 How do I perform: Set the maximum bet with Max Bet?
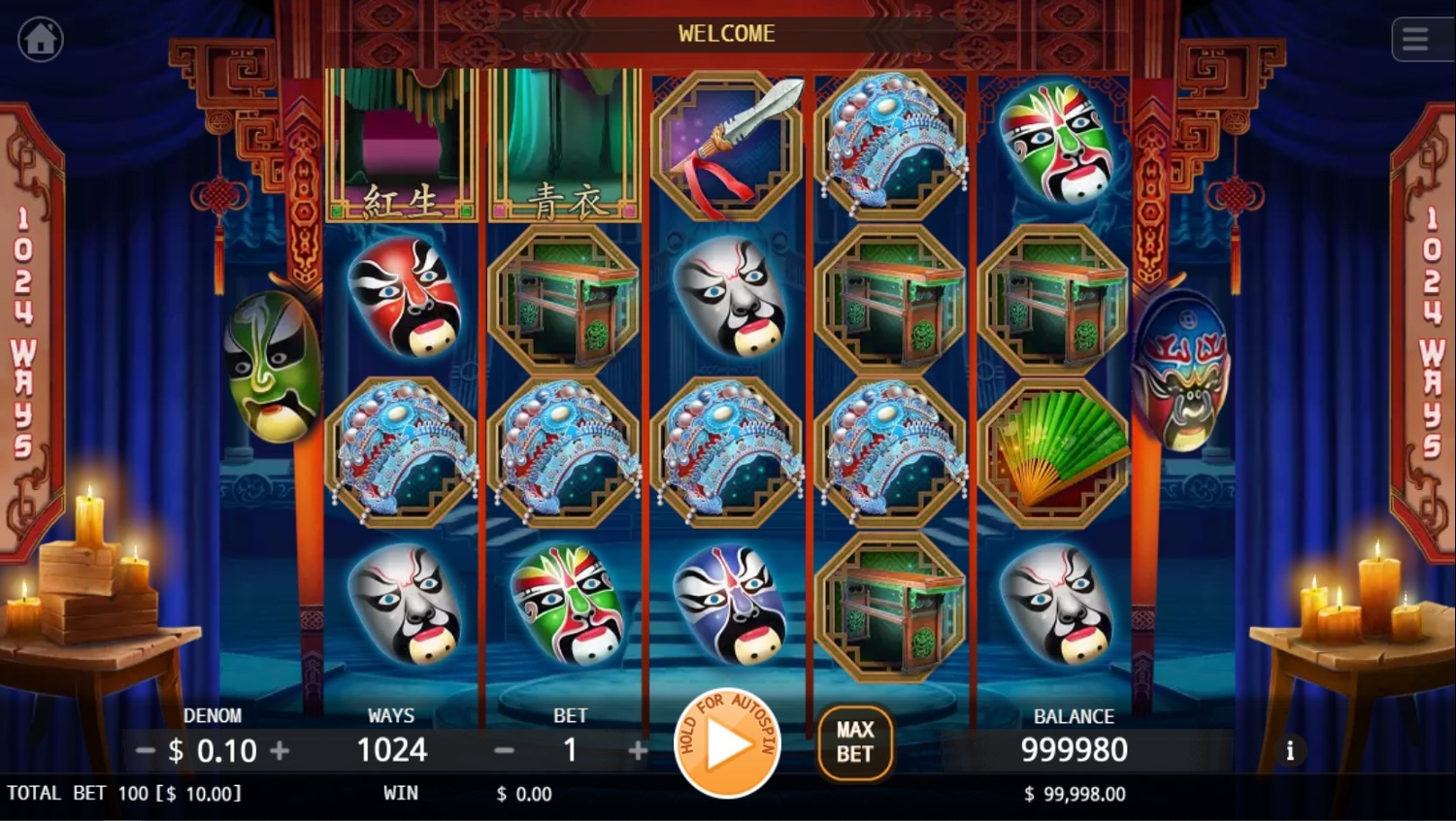click(854, 743)
